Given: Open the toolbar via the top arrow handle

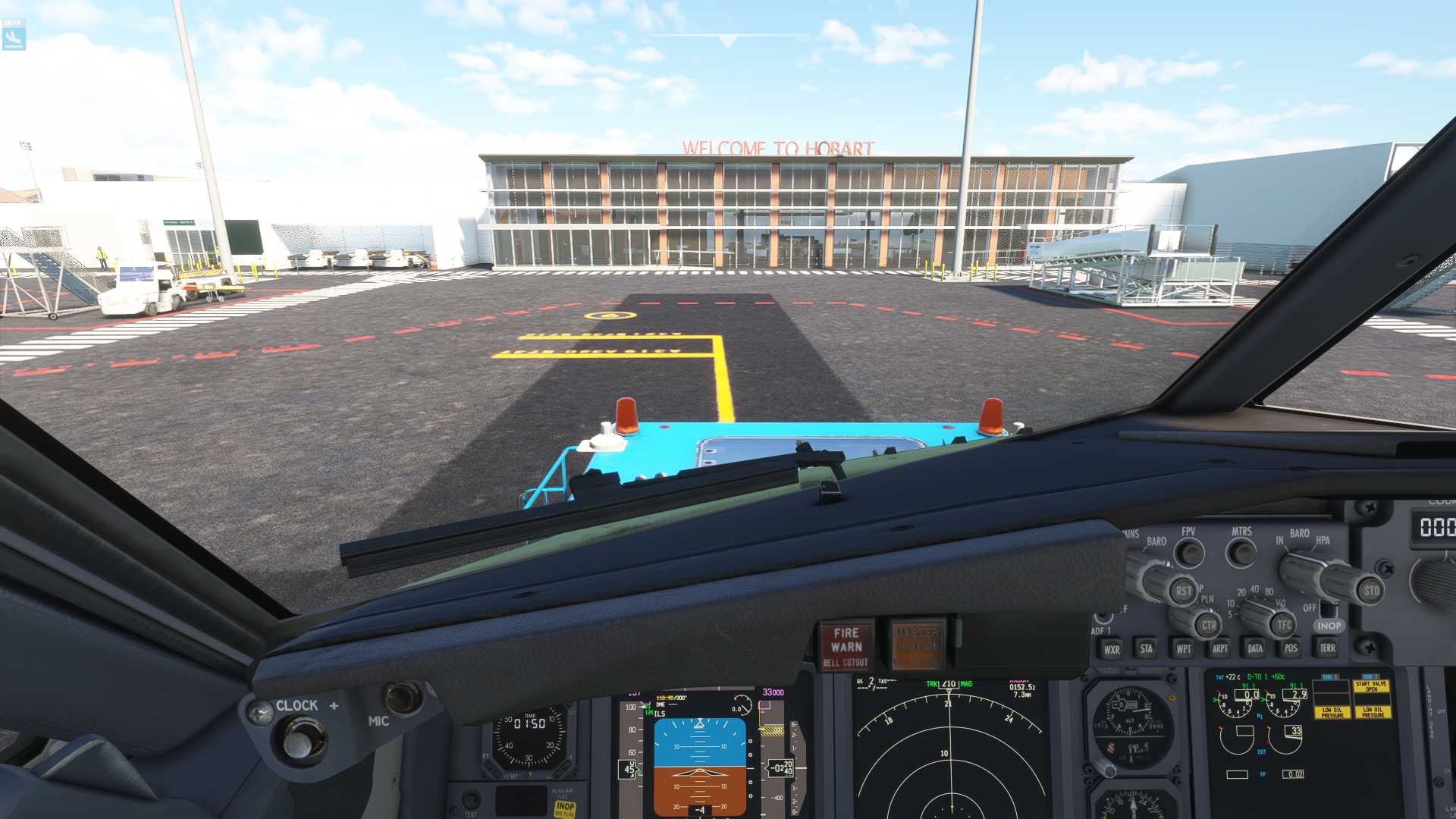Looking at the screenshot, I should 727,41.
